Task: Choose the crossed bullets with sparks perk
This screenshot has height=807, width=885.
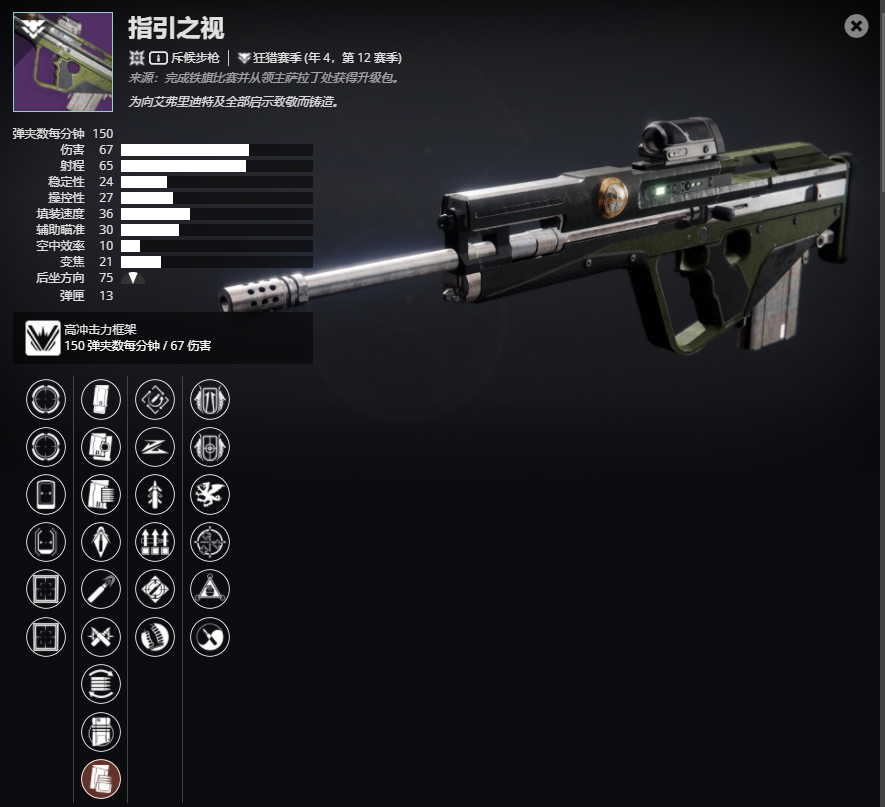Action: pos(100,635)
